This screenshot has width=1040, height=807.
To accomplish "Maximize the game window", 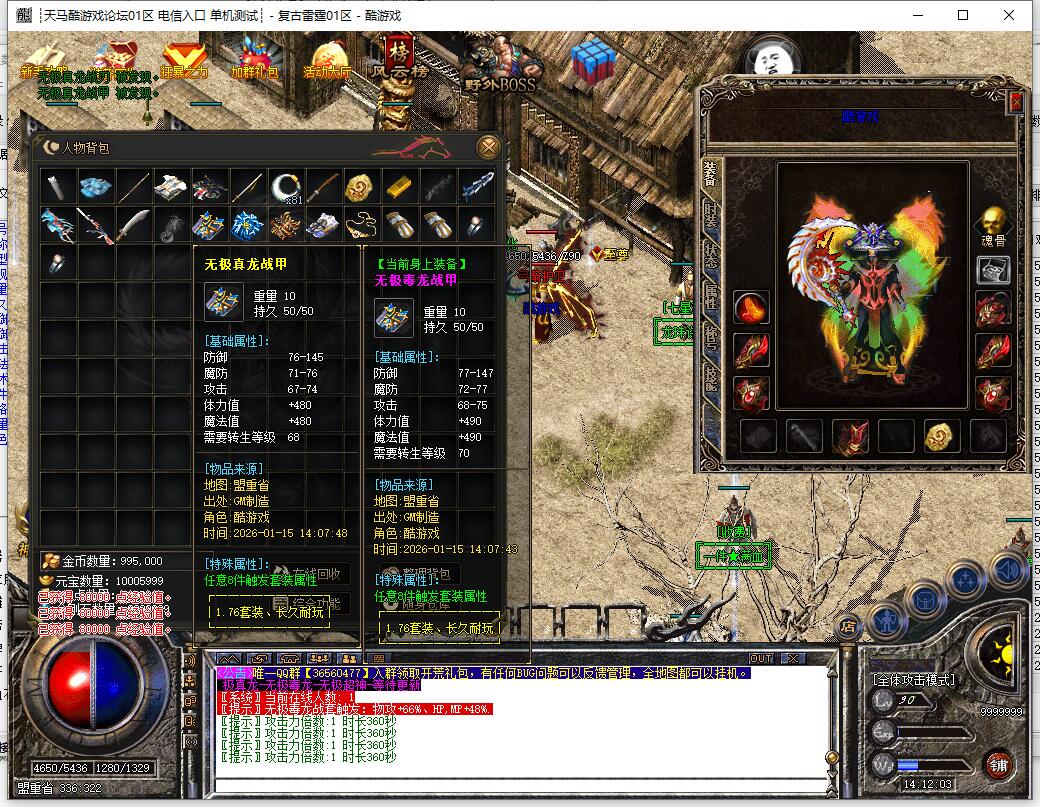I will 963,15.
